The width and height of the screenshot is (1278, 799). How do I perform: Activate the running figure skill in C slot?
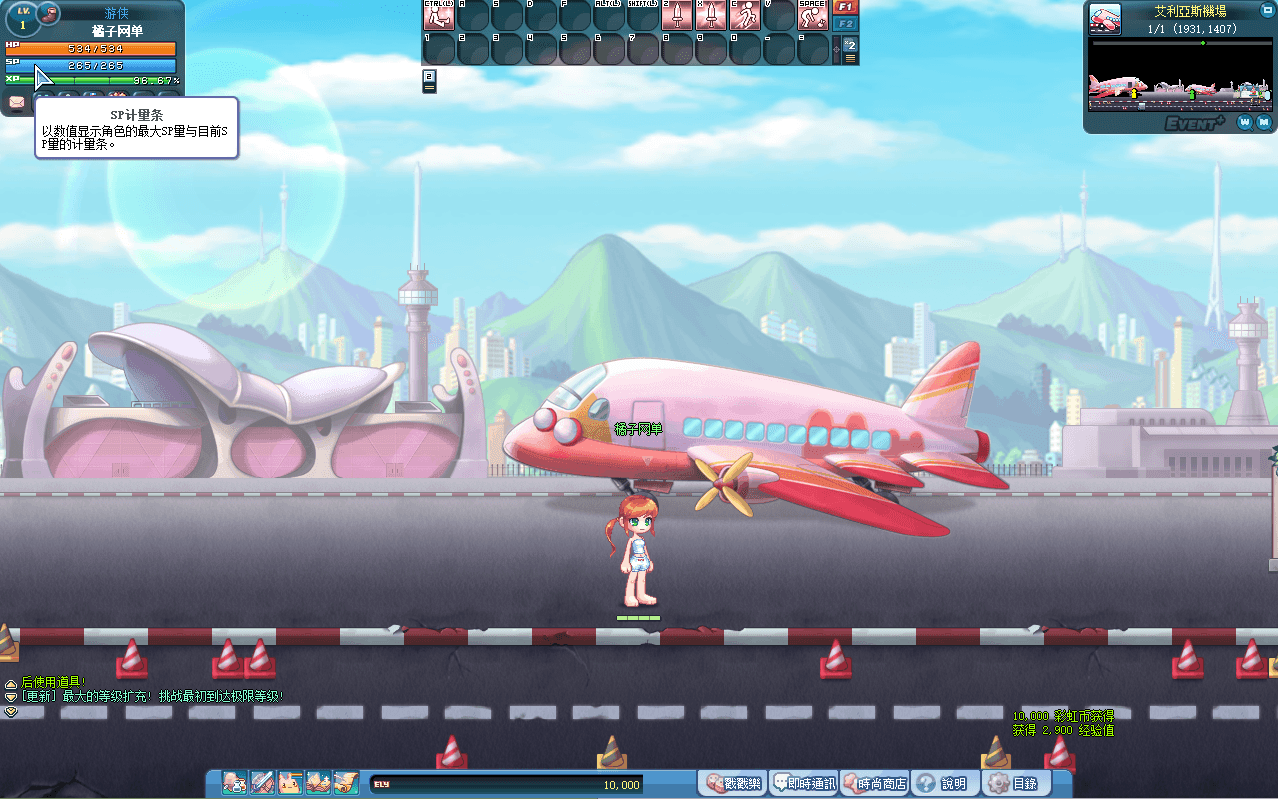pos(745,15)
